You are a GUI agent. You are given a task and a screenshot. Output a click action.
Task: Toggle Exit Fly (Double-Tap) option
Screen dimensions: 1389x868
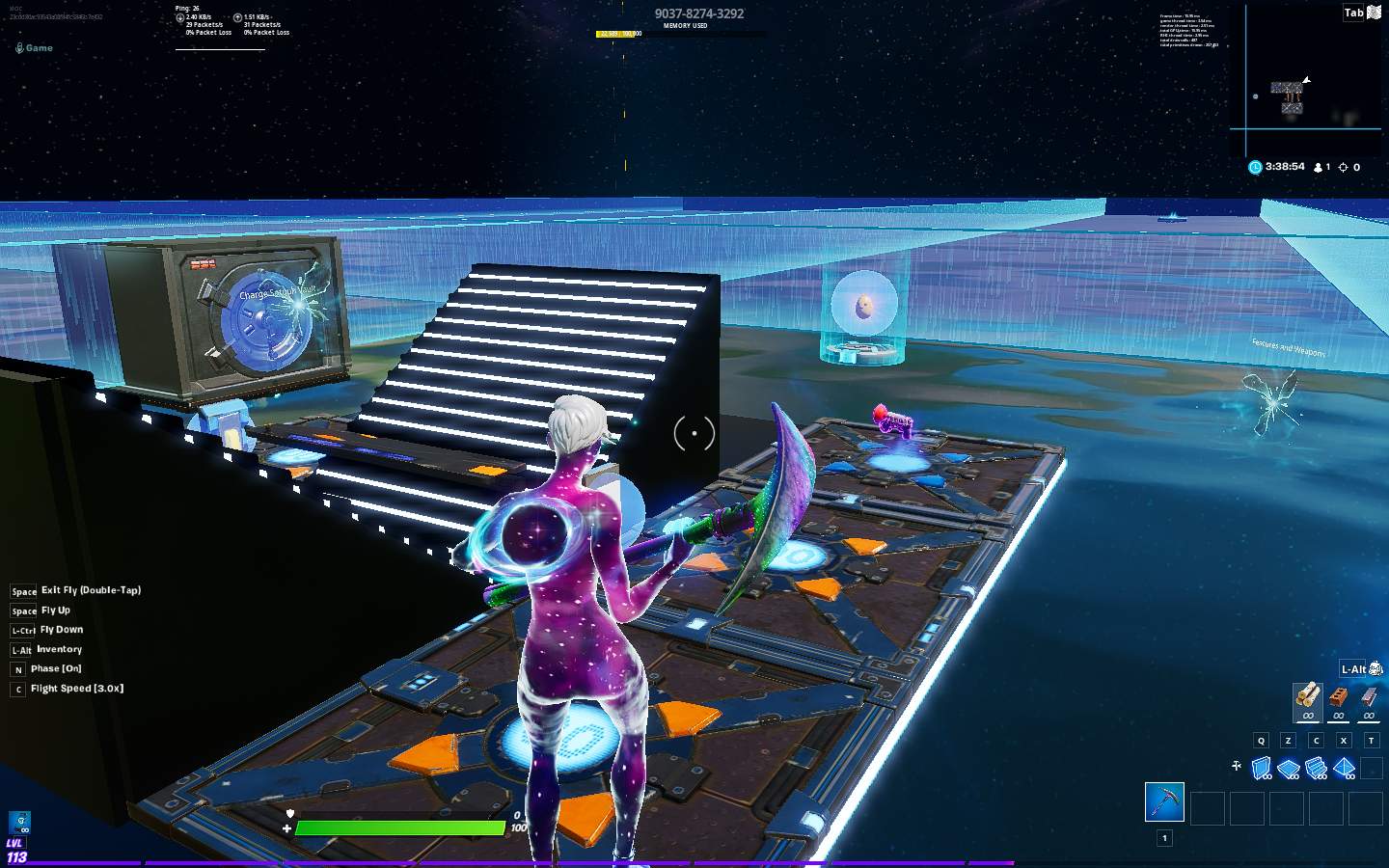89,589
